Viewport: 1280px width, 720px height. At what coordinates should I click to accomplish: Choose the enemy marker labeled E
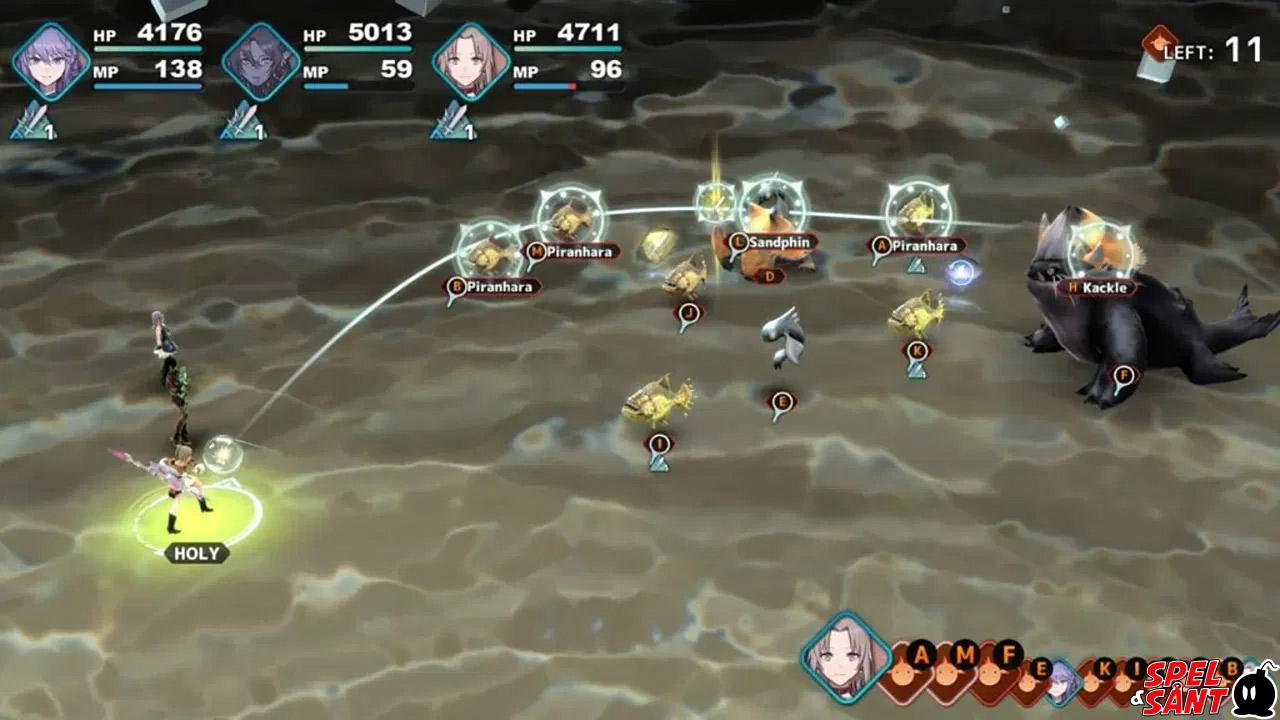tap(782, 403)
